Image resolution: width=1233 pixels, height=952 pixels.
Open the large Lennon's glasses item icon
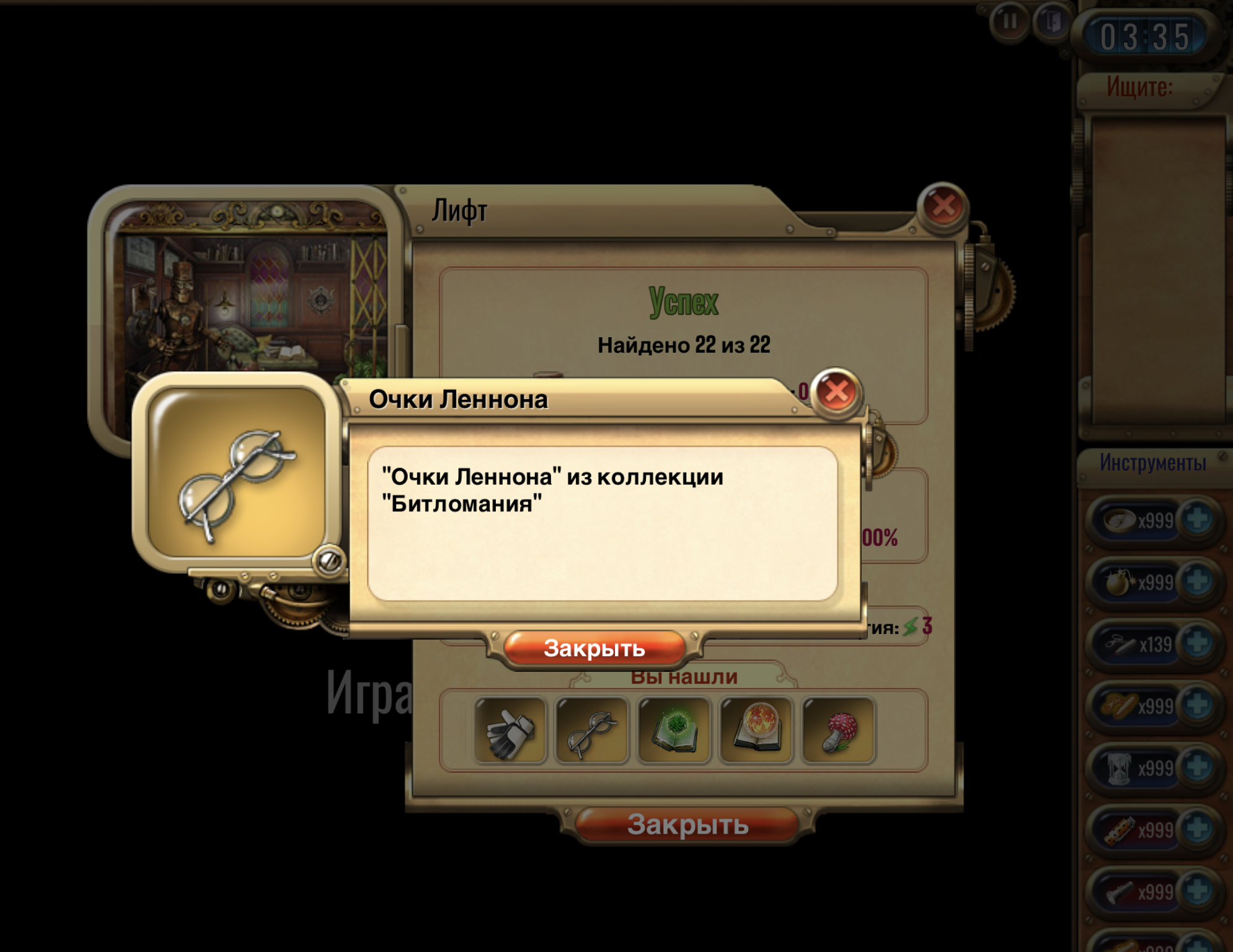pos(237,472)
